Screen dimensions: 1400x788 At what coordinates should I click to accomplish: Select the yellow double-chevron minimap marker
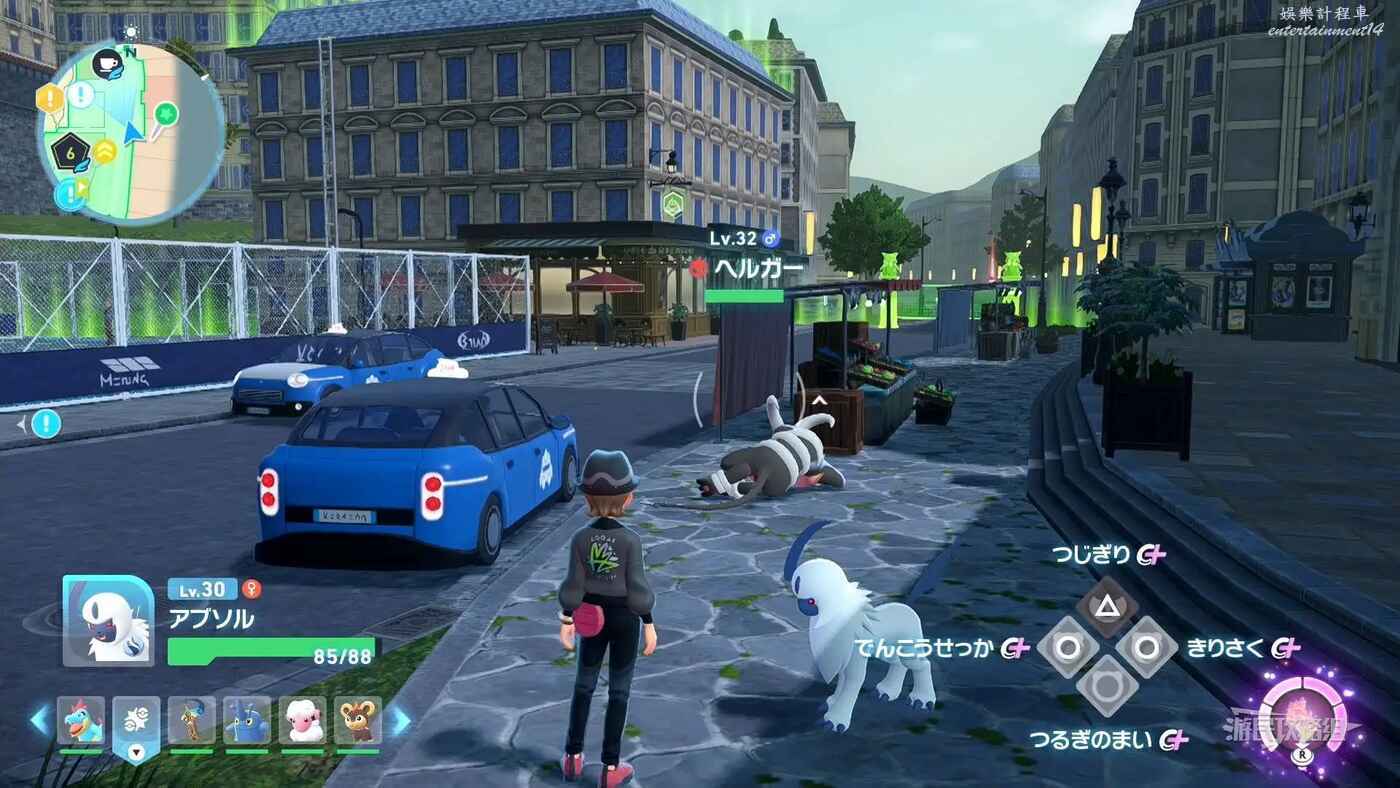[104, 152]
